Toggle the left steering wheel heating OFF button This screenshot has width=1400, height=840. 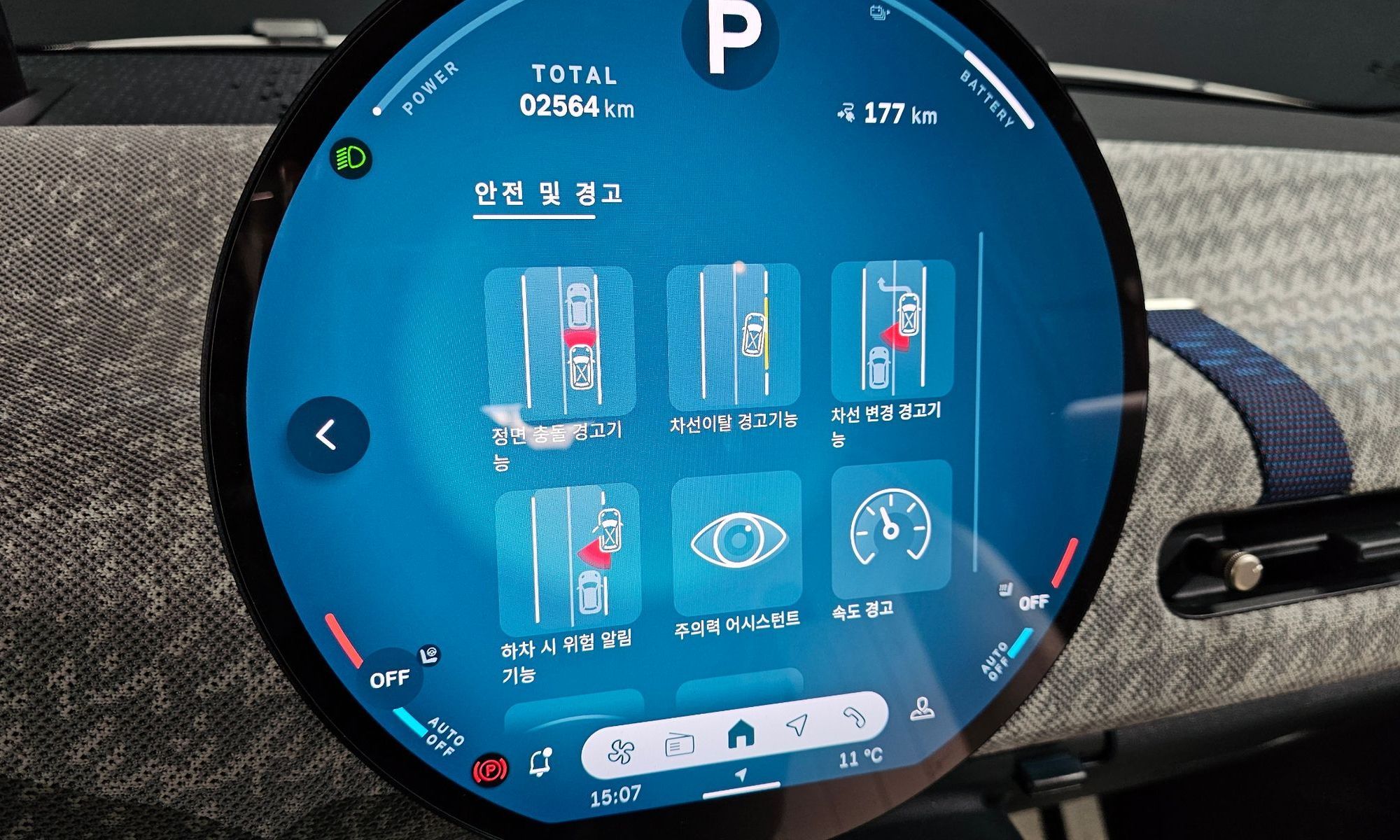click(x=391, y=678)
